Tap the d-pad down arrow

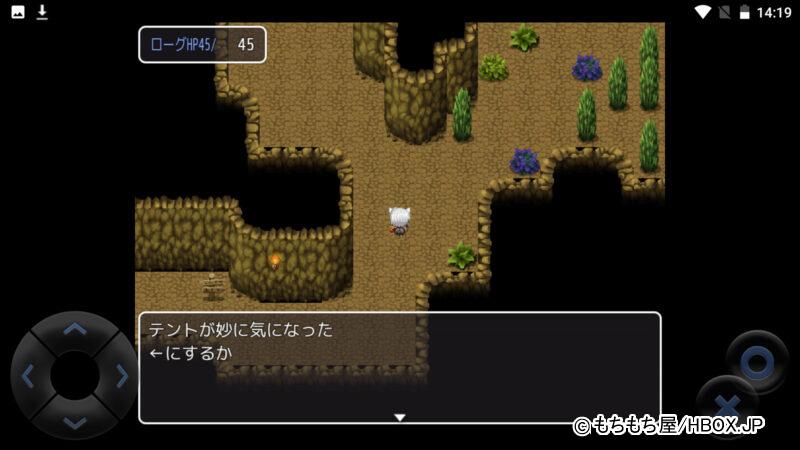click(75, 423)
